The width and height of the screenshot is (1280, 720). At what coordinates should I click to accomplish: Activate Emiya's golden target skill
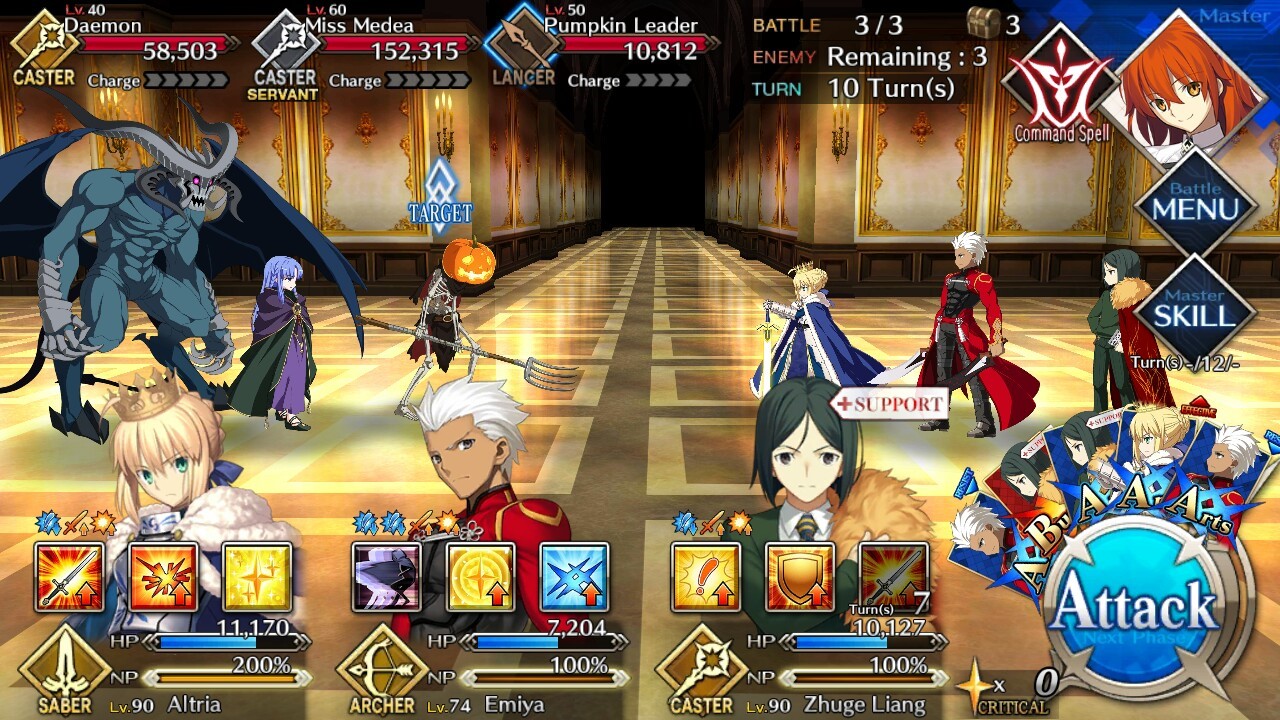[x=480, y=577]
